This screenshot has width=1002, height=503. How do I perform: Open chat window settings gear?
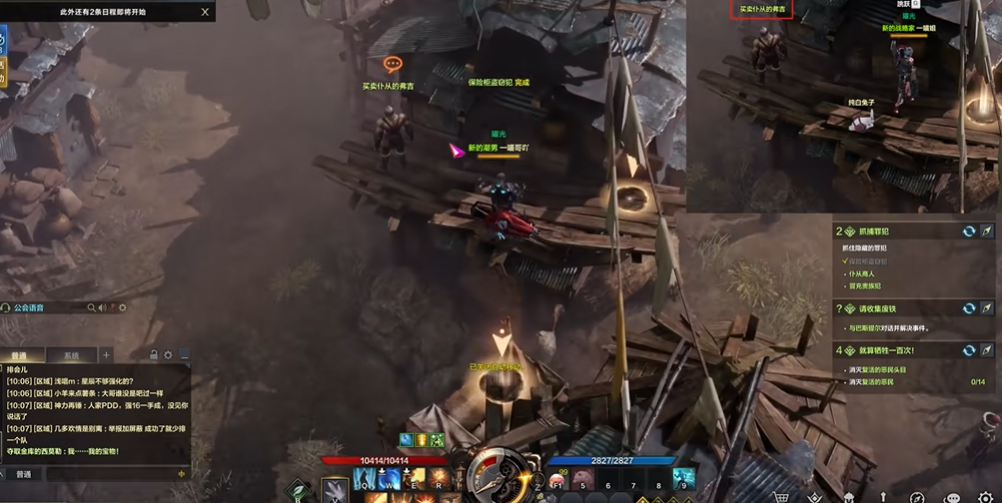pos(168,355)
